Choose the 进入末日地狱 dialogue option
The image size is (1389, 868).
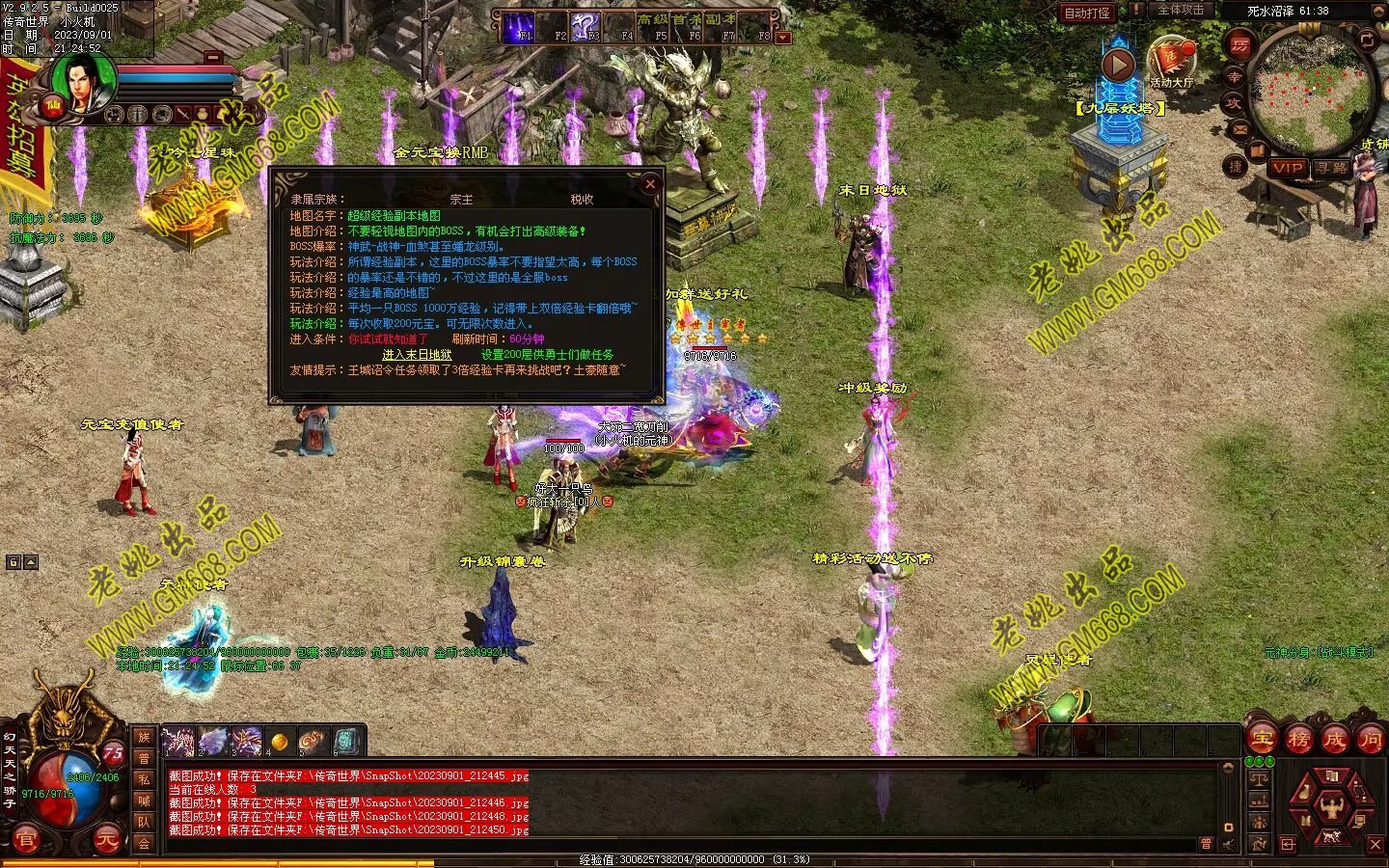[417, 355]
